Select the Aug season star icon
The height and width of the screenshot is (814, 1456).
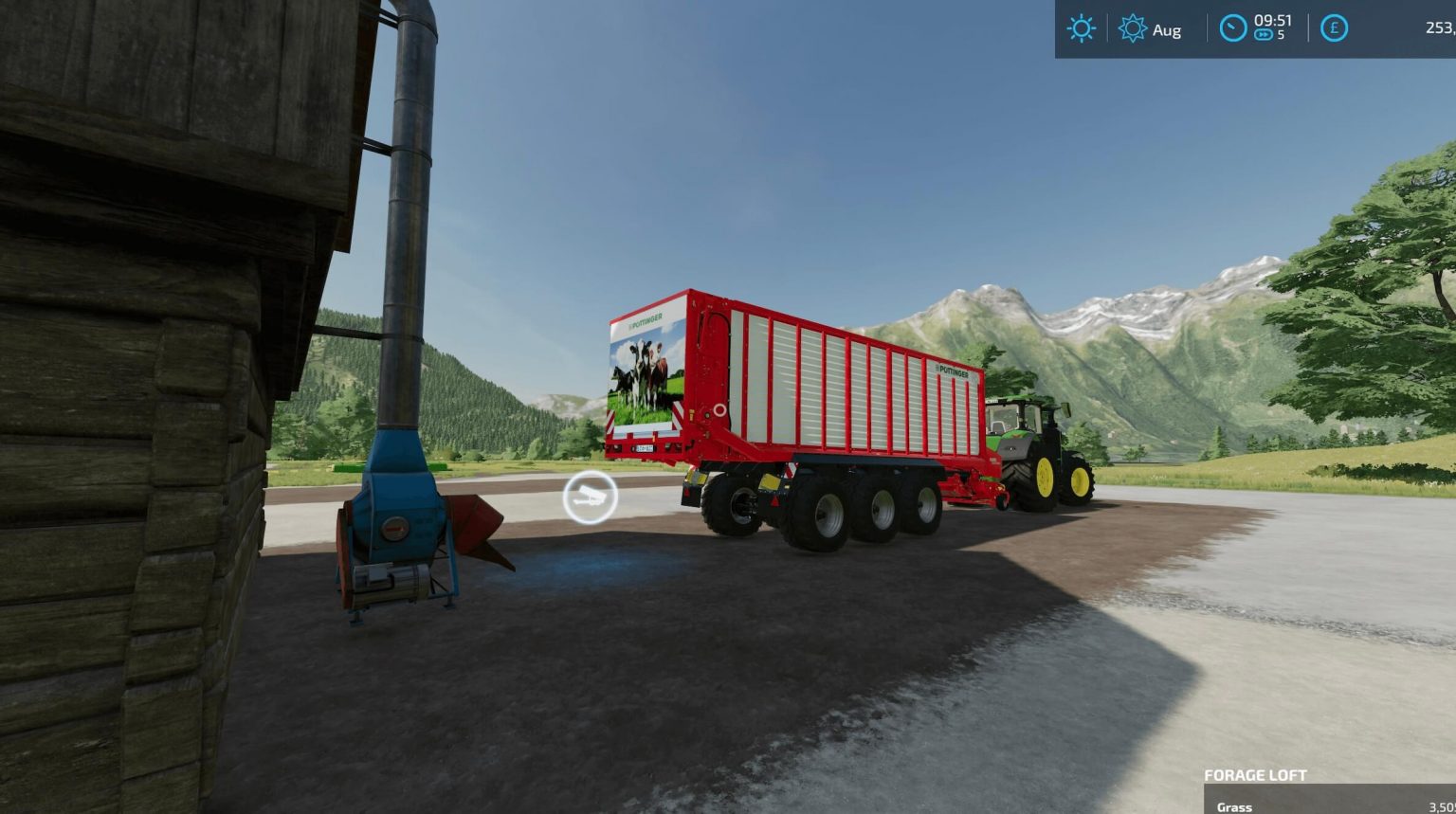pos(1132,29)
